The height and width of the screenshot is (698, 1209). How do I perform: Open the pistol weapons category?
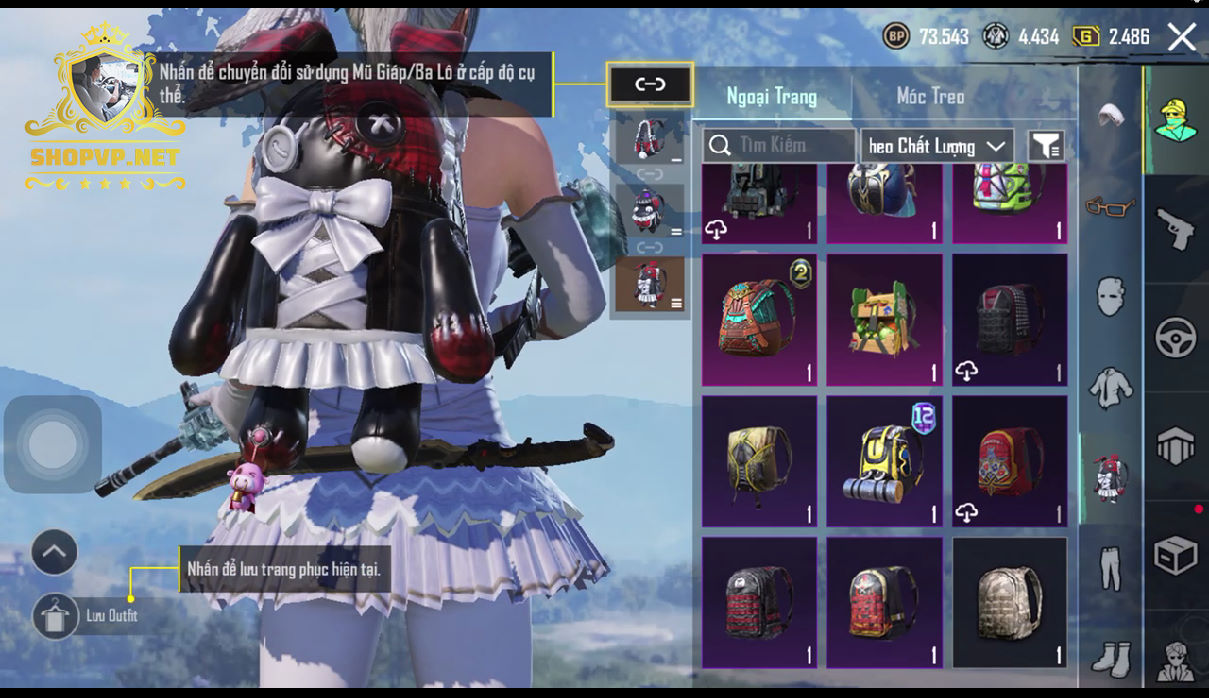[x=1176, y=230]
